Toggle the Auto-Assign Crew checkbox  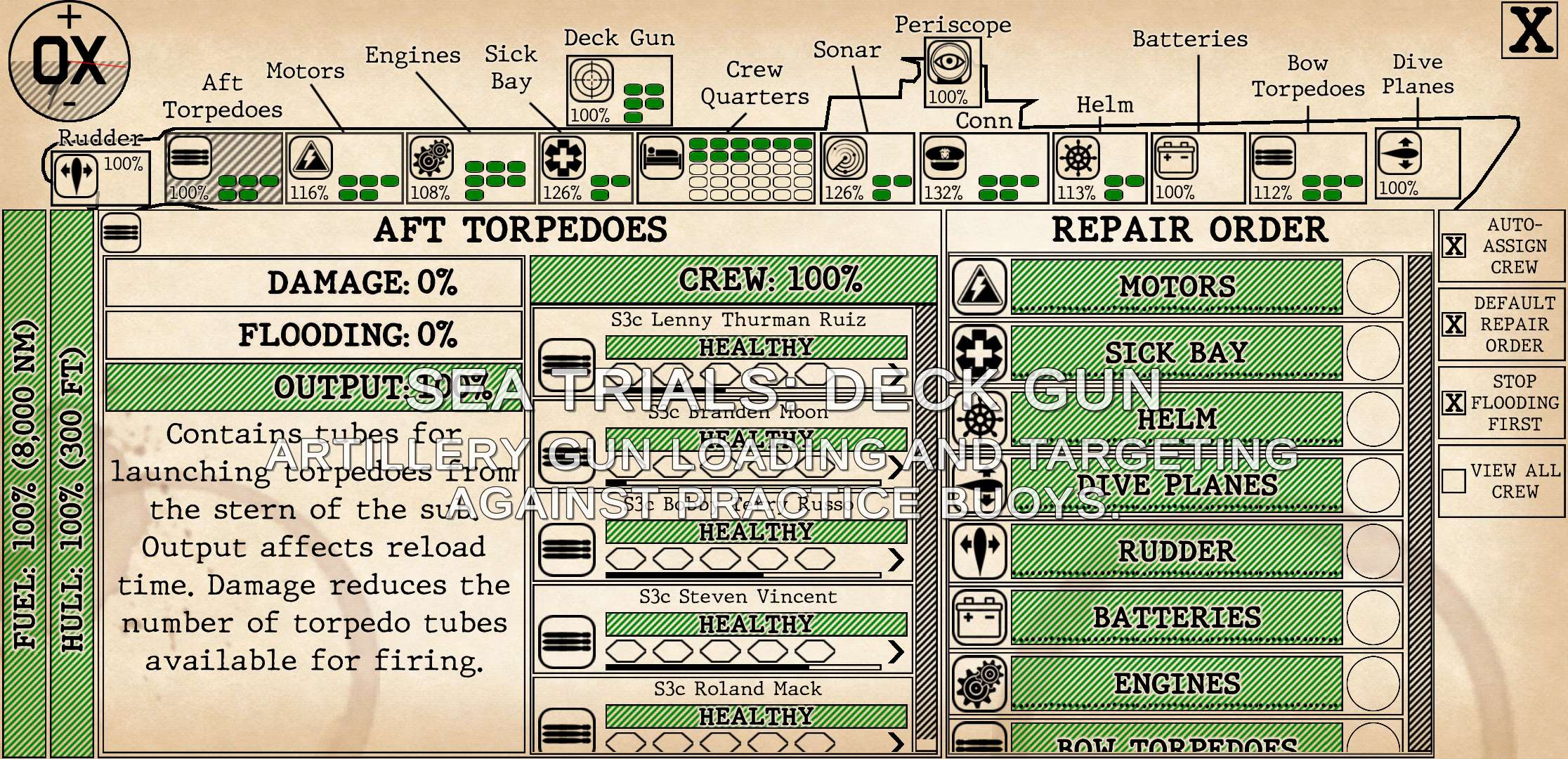[x=1453, y=246]
